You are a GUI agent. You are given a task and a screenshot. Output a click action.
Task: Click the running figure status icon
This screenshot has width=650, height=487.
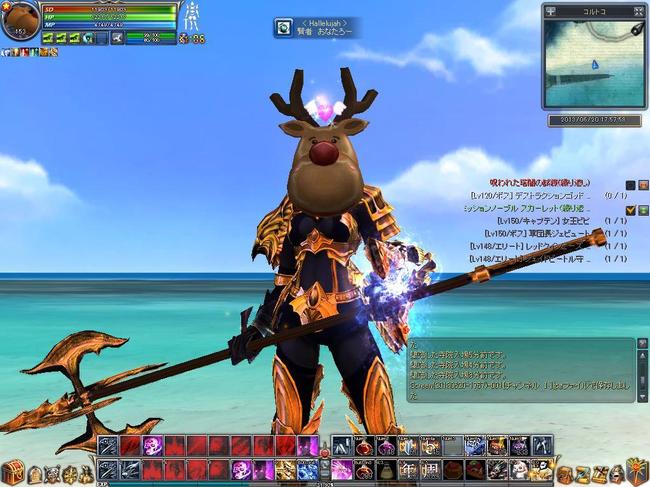[119, 38]
